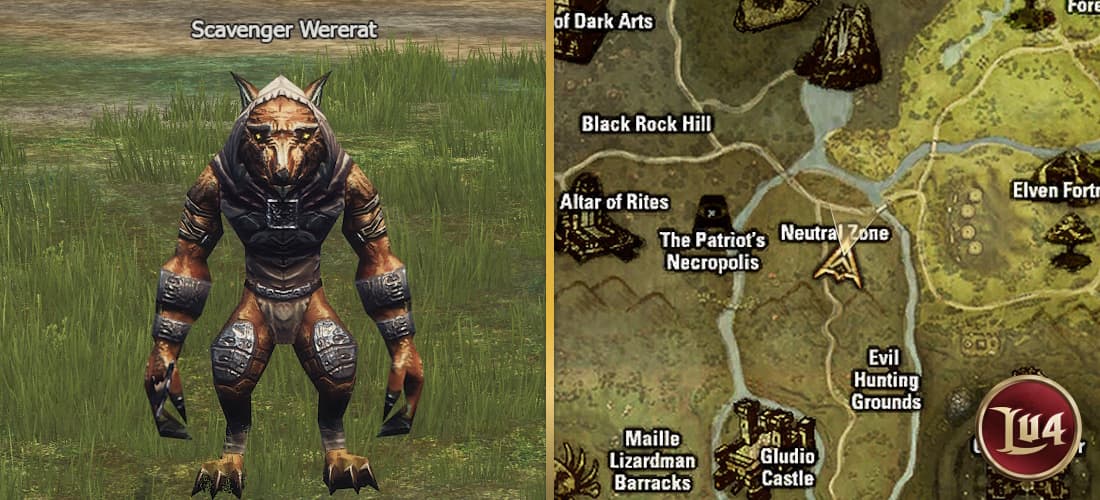
Task: Select the Black Rock Hill map label
Action: click(646, 124)
